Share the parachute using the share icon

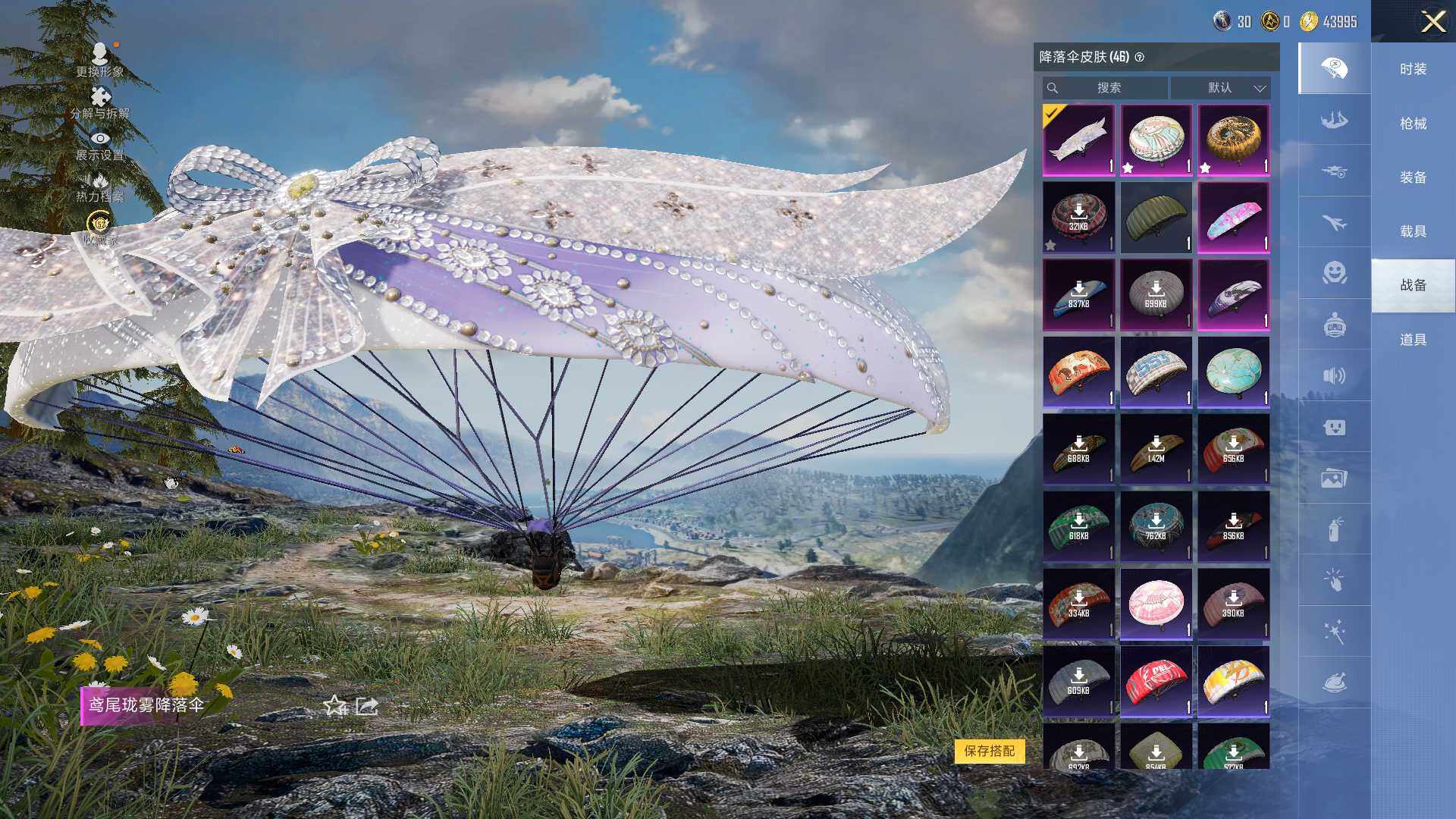[x=367, y=706]
